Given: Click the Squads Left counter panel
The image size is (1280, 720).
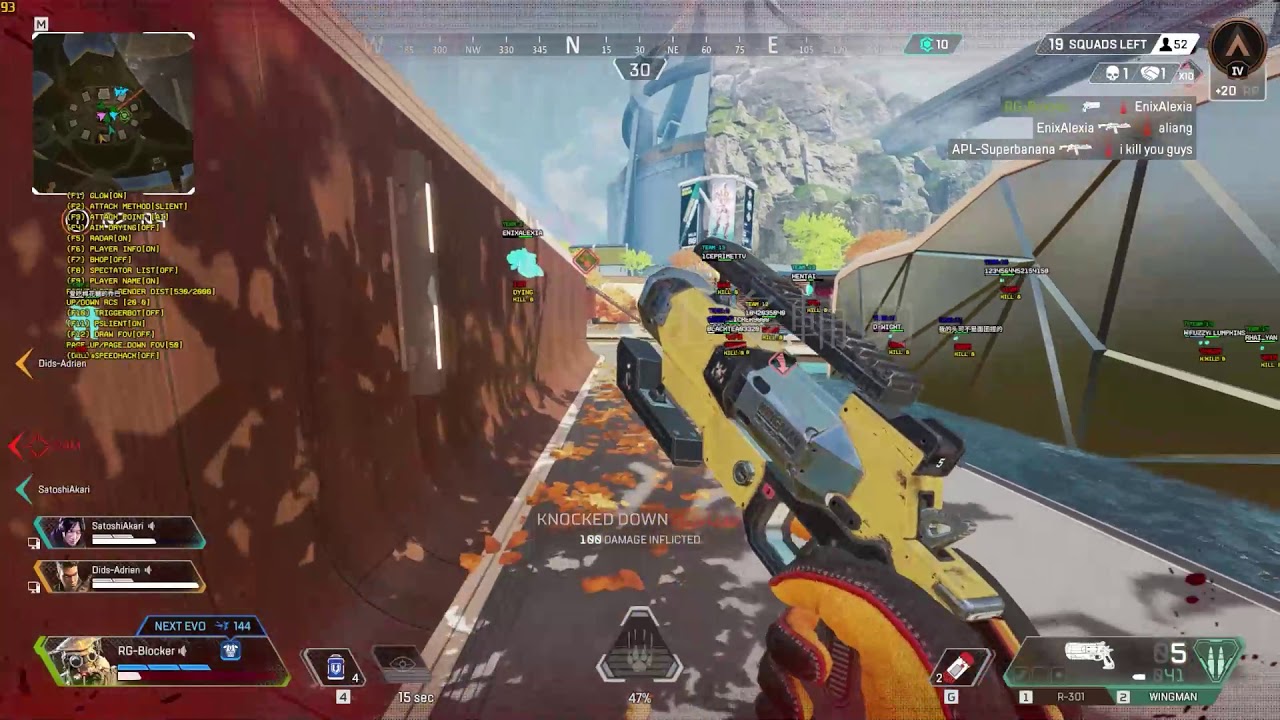Looking at the screenshot, I should click(x=1096, y=45).
